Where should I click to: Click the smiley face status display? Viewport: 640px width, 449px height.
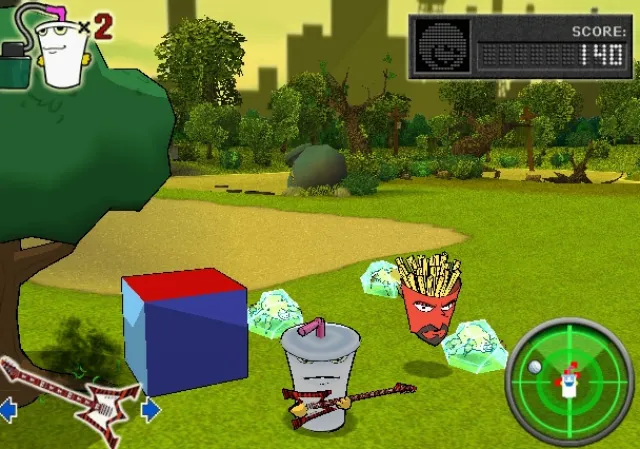click(x=442, y=45)
